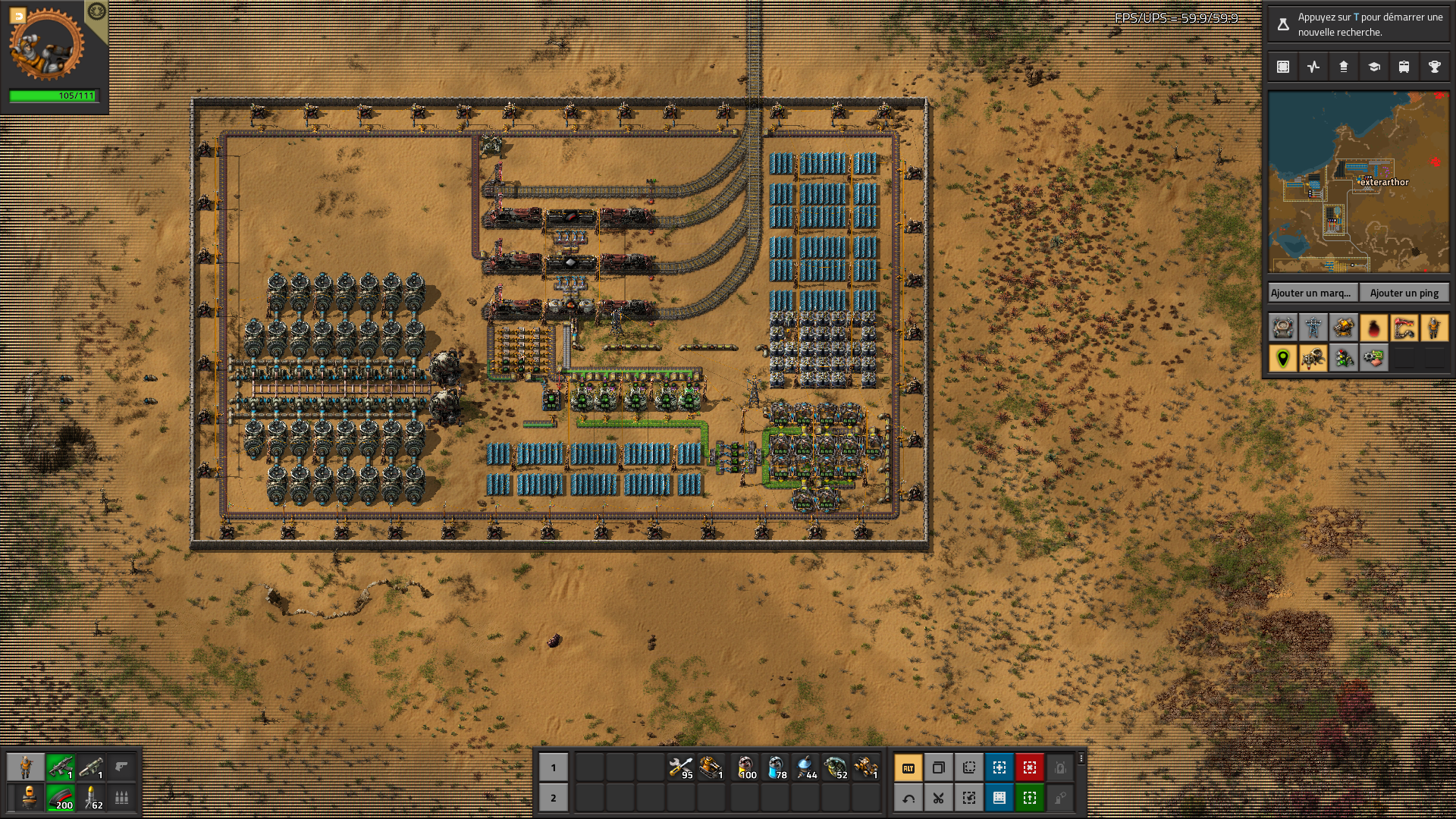The width and height of the screenshot is (1456, 819).
Task: Use the scissors cut tool
Action: [939, 798]
